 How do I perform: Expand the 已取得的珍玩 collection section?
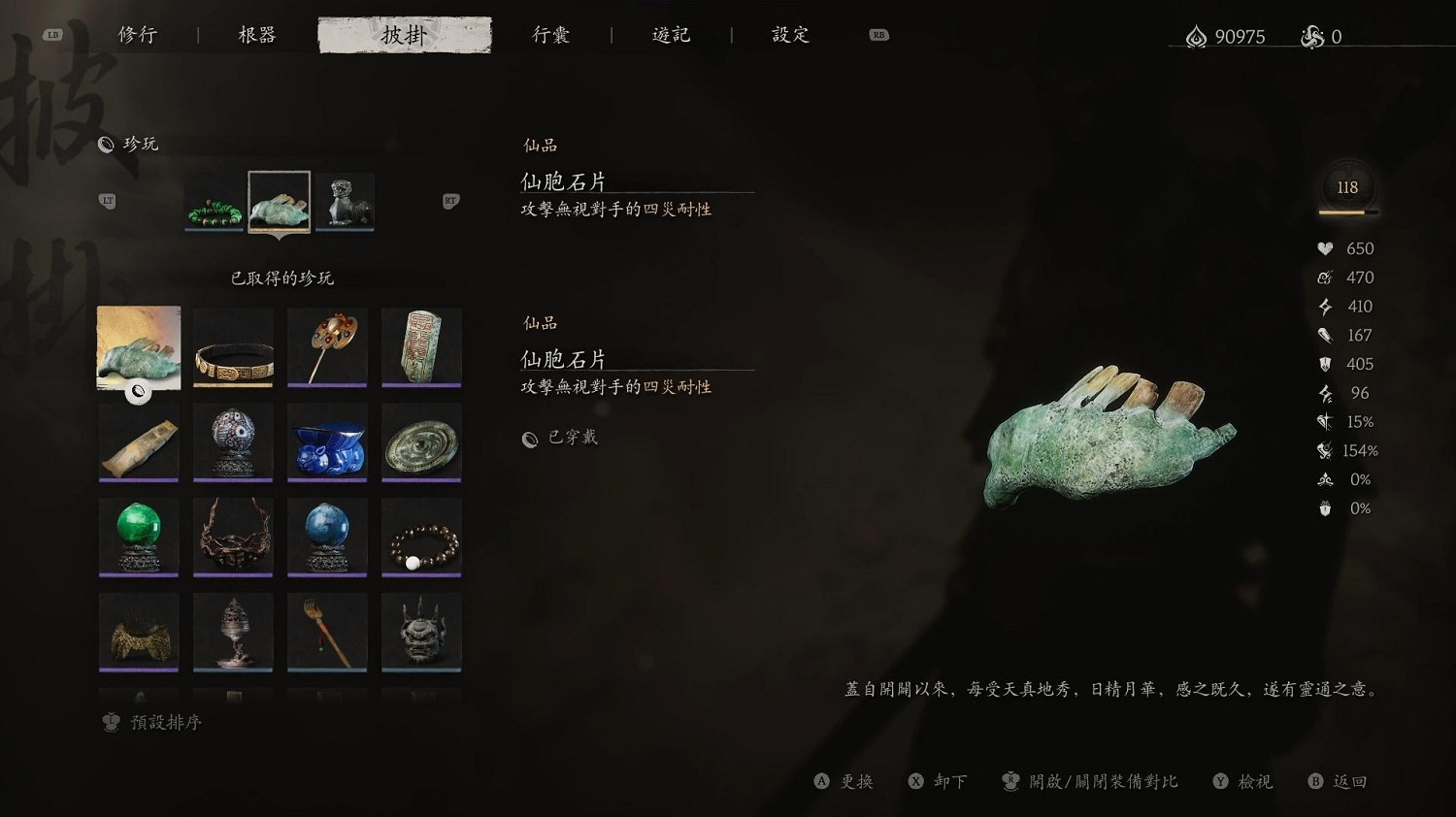281,278
